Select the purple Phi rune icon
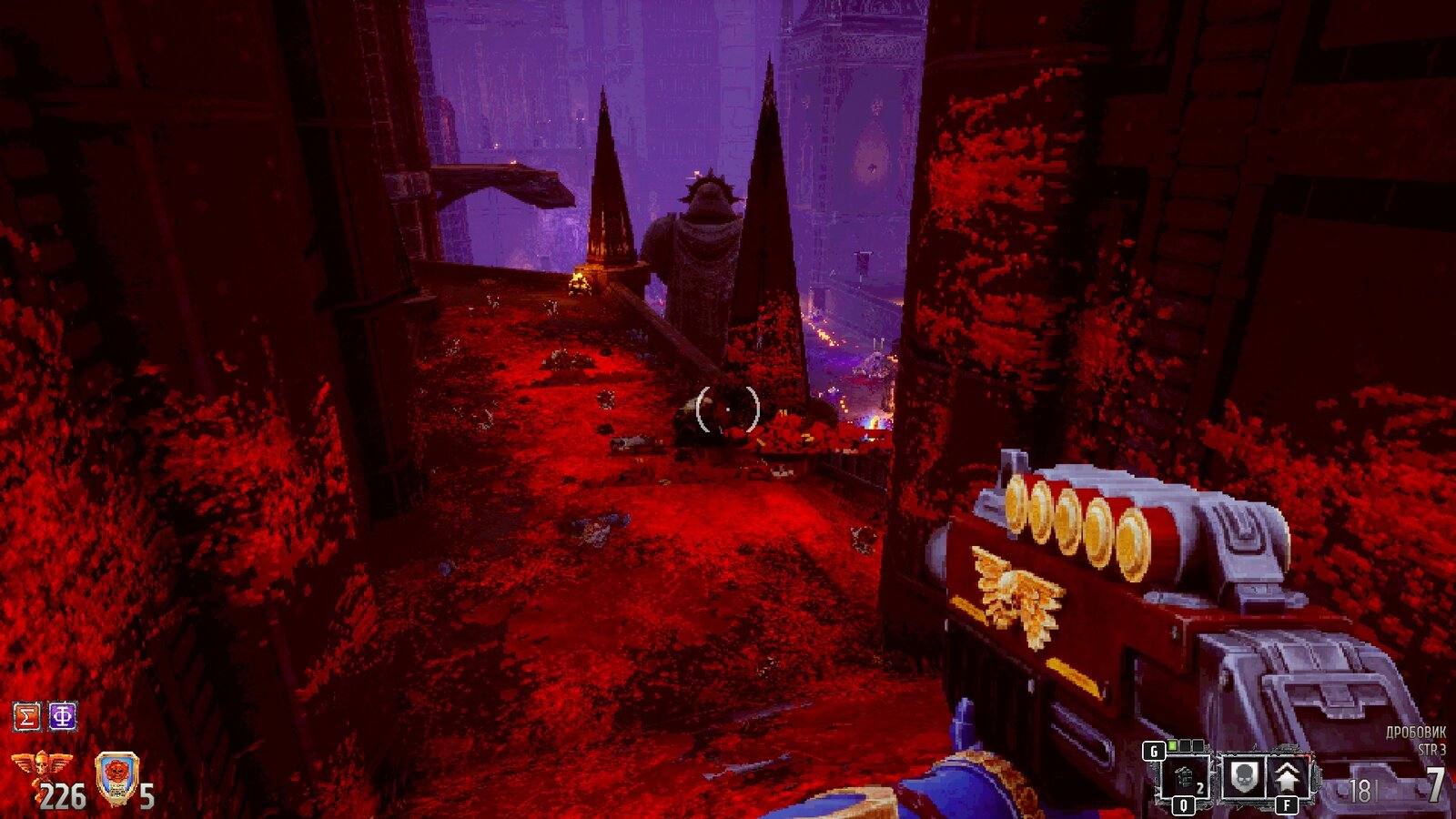The image size is (1456, 819). pos(62,716)
